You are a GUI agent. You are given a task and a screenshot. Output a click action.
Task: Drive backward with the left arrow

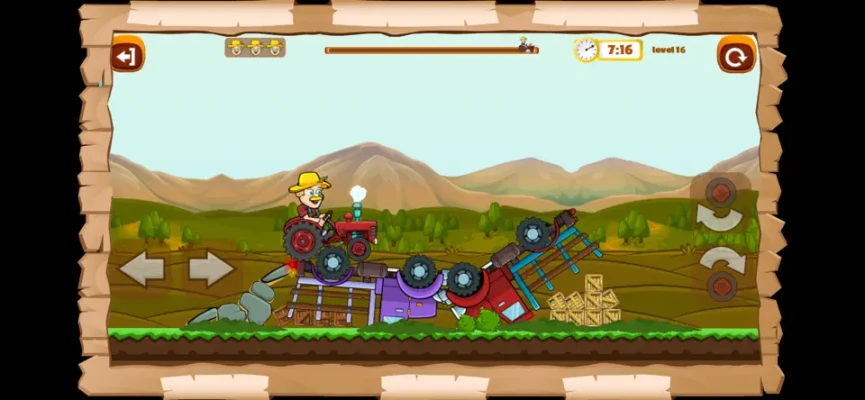[141, 268]
